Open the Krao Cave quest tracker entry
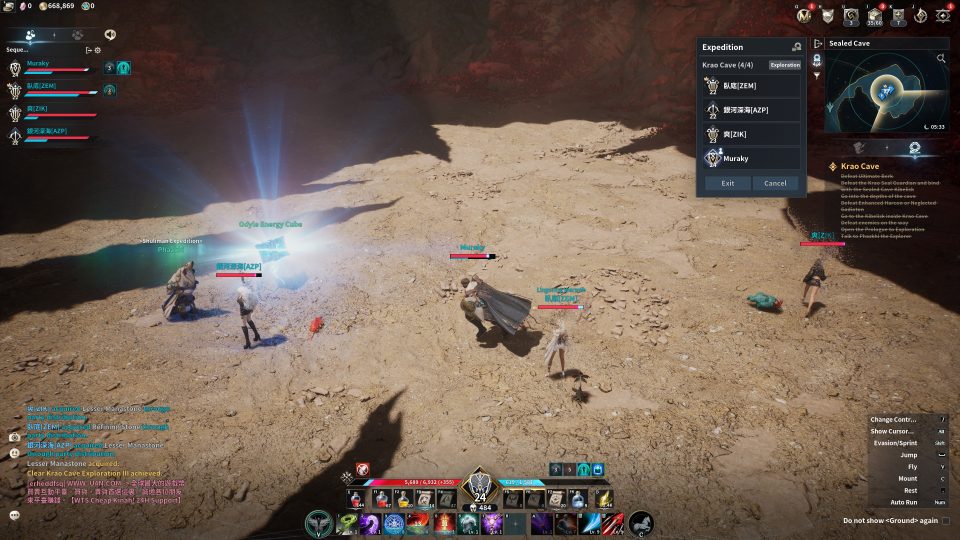This screenshot has height=540, width=960. pos(861,165)
